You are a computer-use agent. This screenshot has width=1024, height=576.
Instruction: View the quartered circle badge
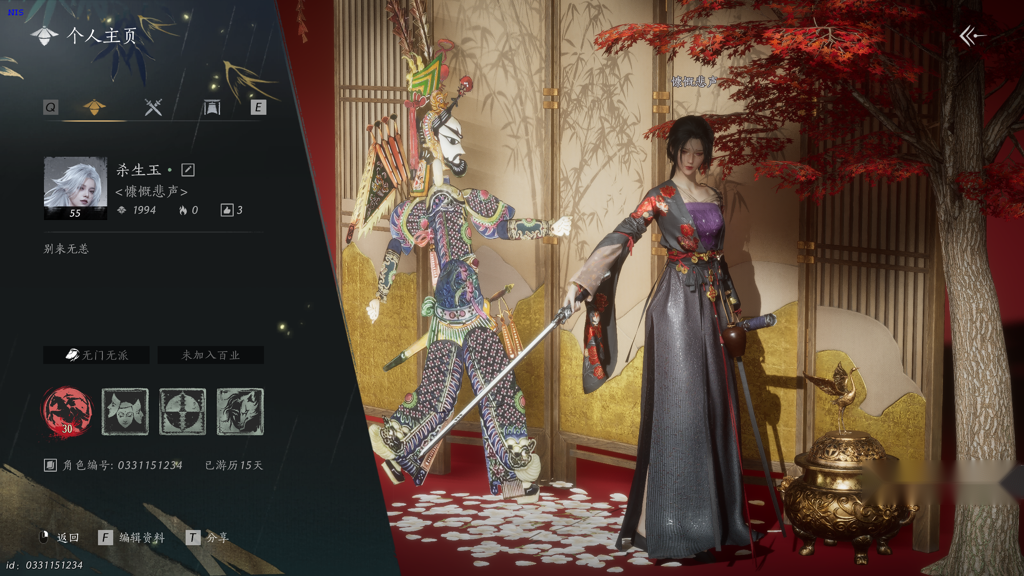[x=183, y=411]
